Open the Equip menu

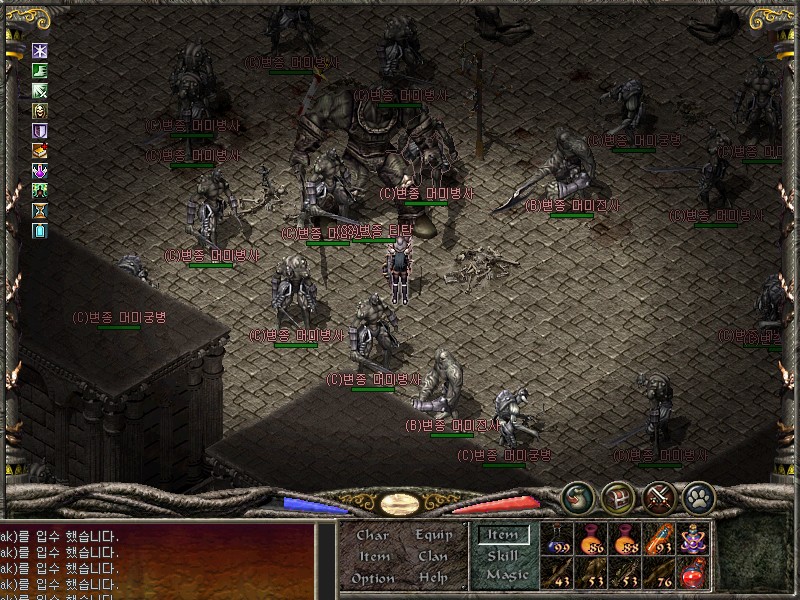(434, 536)
